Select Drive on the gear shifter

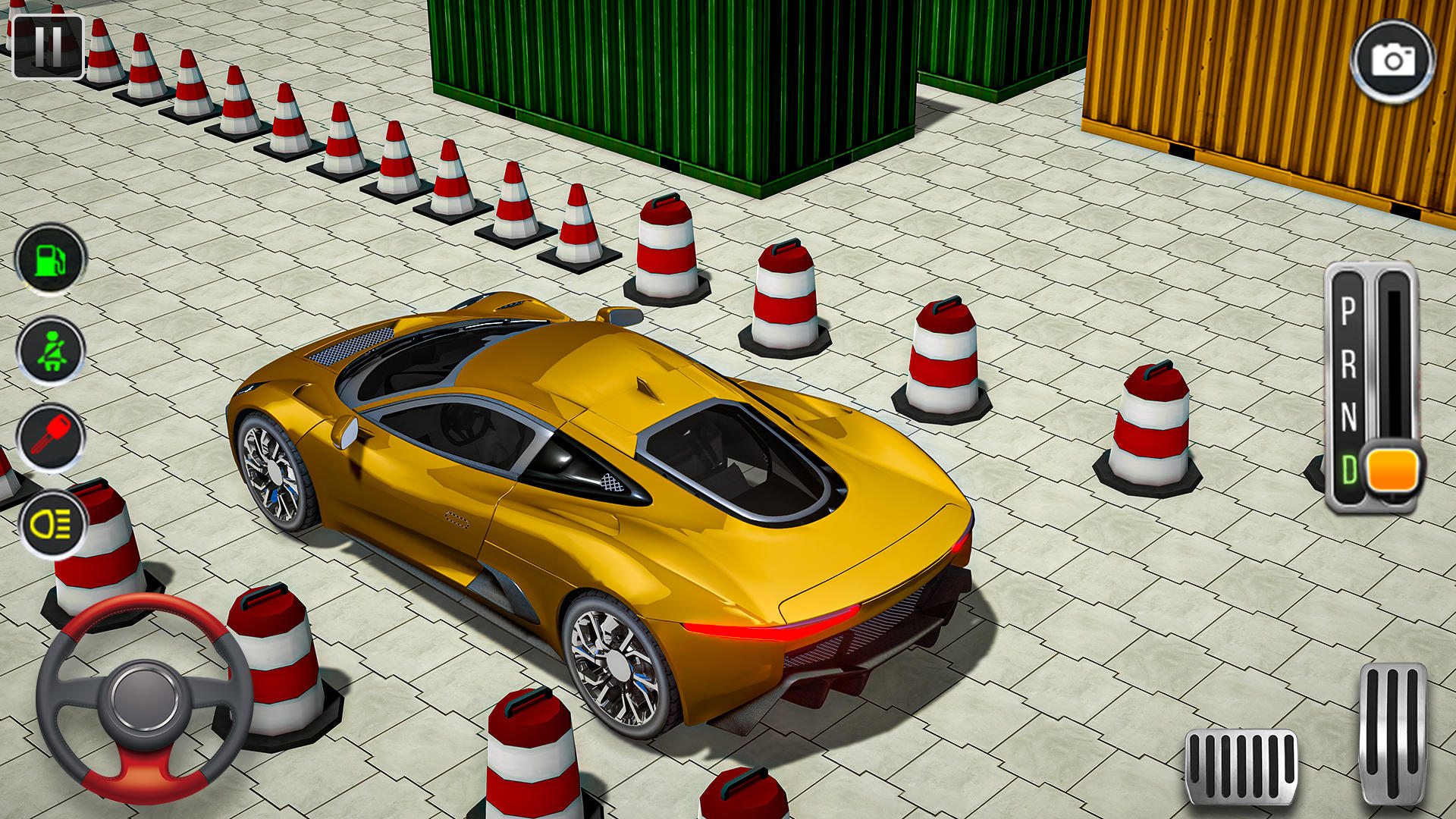1349,469
